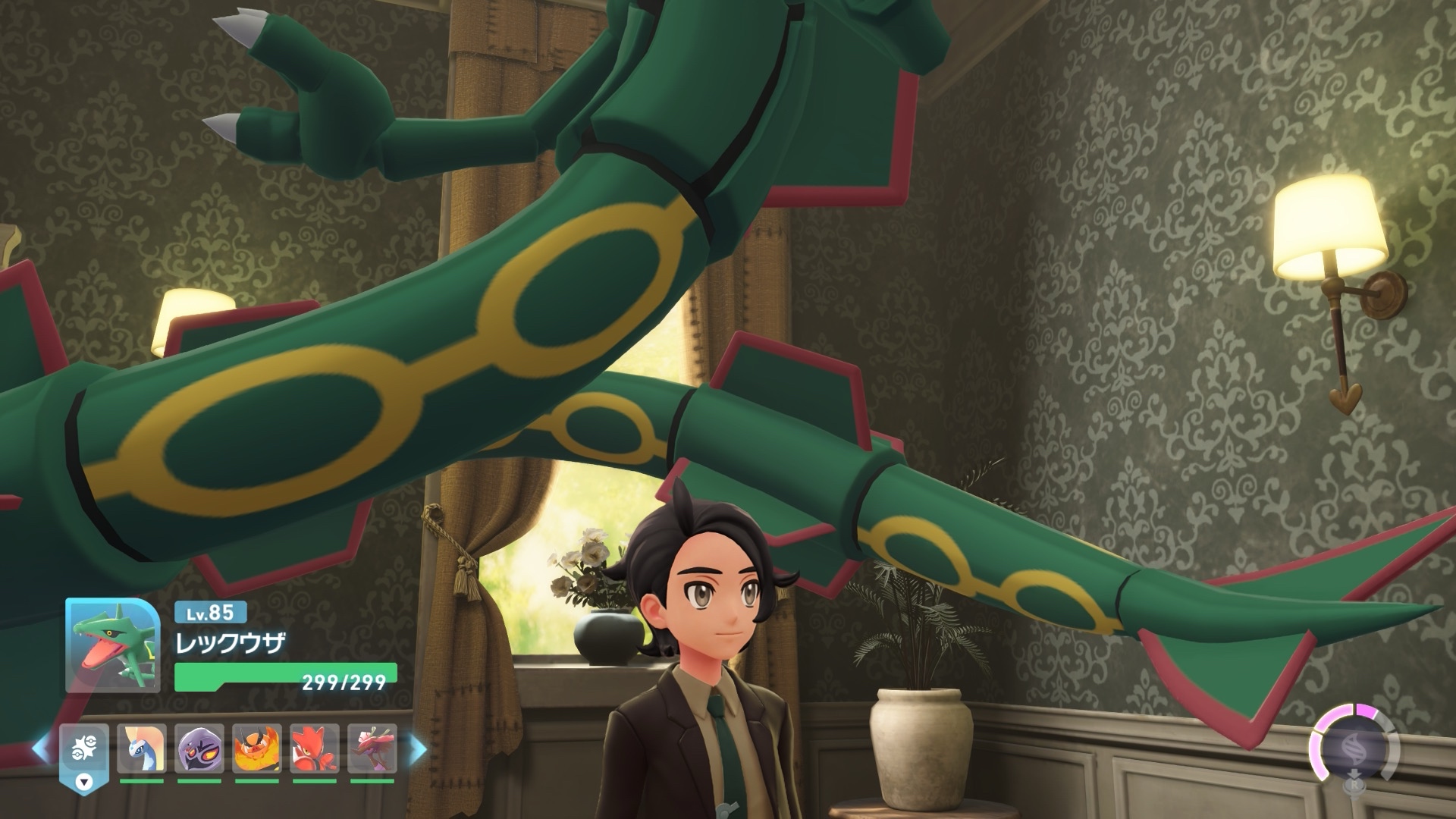The width and height of the screenshot is (1456, 819).
Task: Choose the Scizor party slot
Action: [315, 749]
